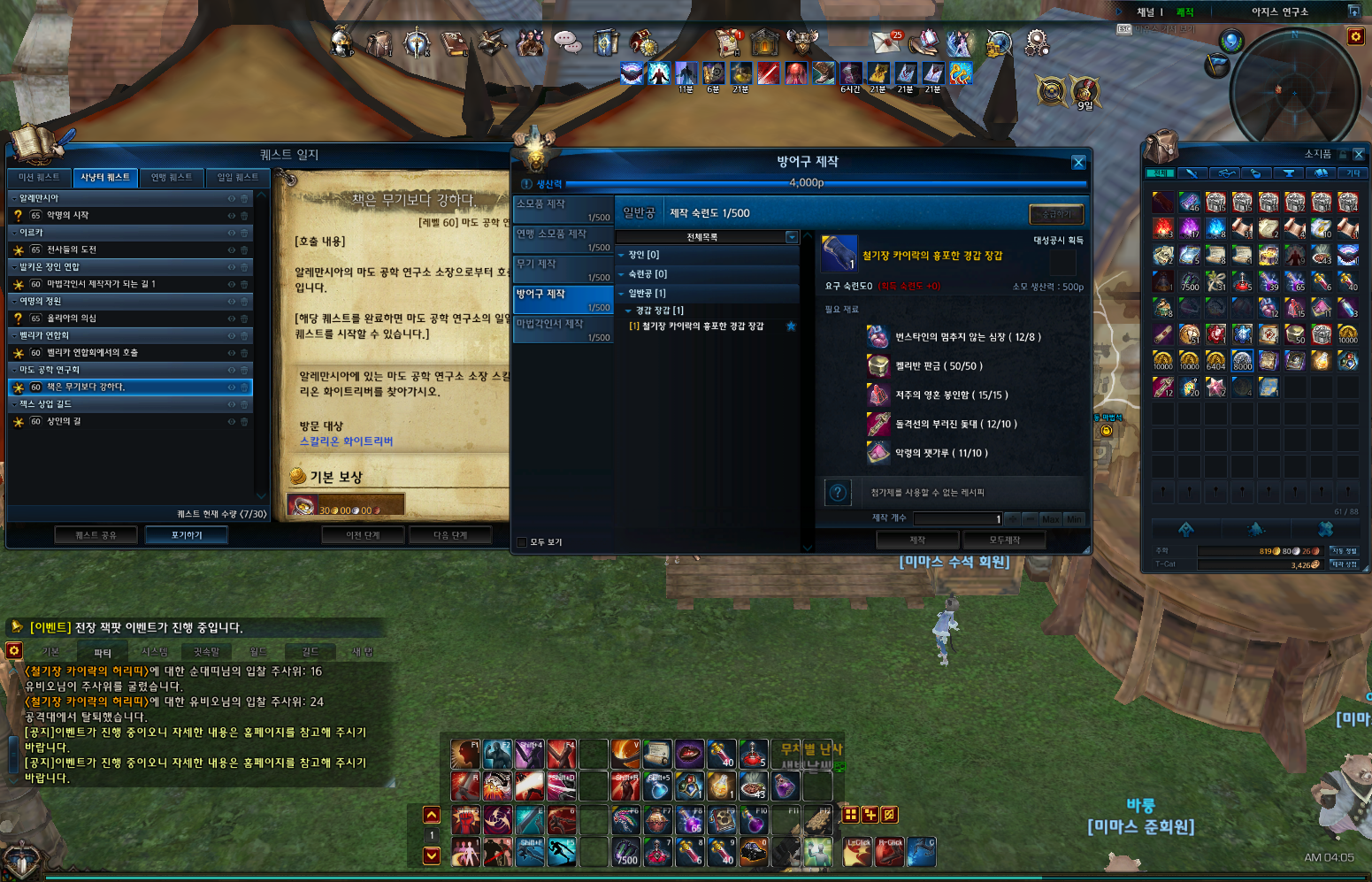Viewport: 1372px width, 882px height.
Task: Select the 상인의 길 quest entry
Action: [64, 422]
